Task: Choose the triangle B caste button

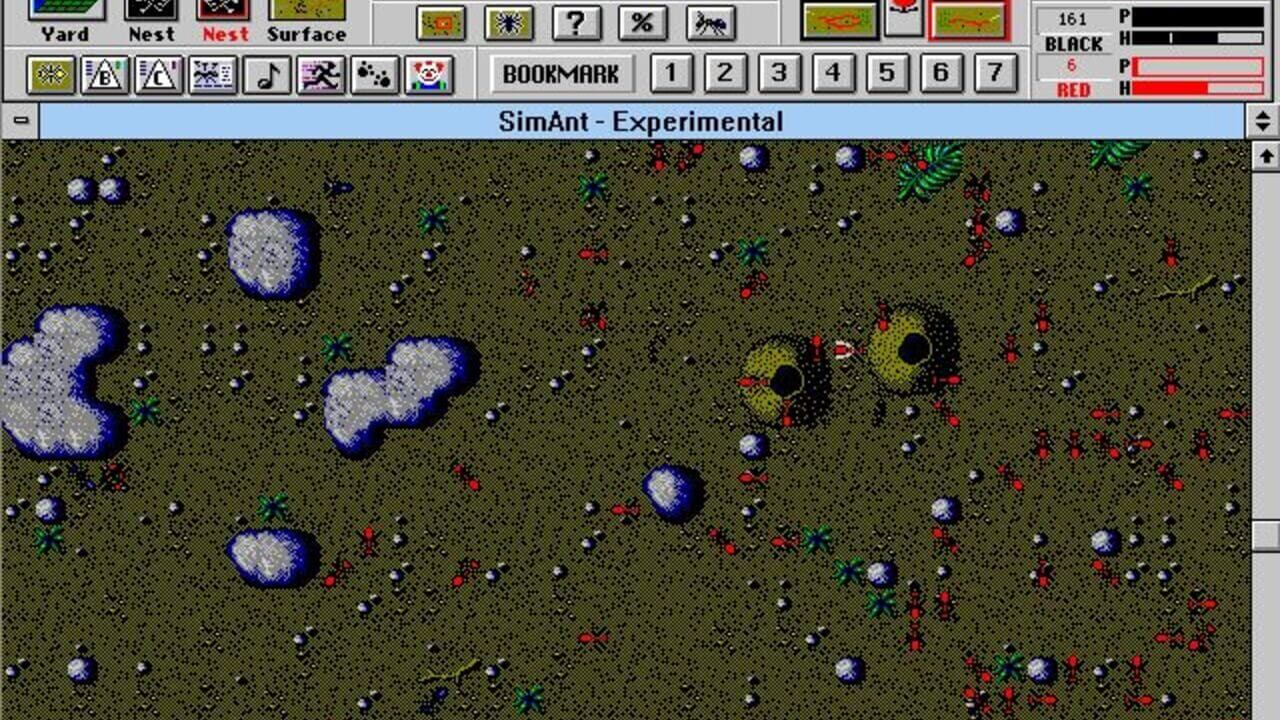Action: [x=105, y=75]
